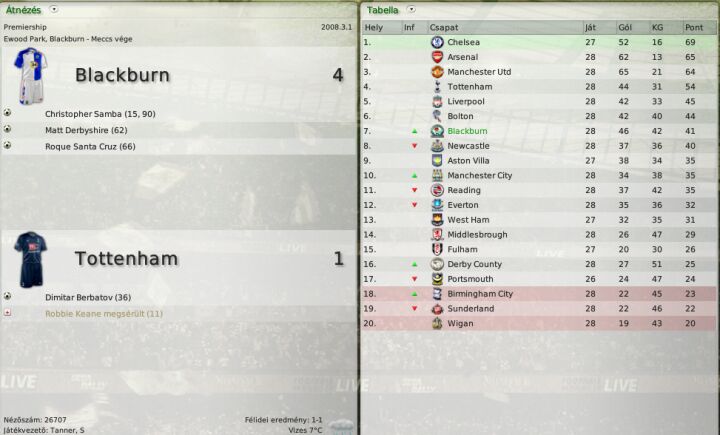Select Newcastle in the standings
Image resolution: width=720 pixels, height=435 pixels.
(x=468, y=146)
